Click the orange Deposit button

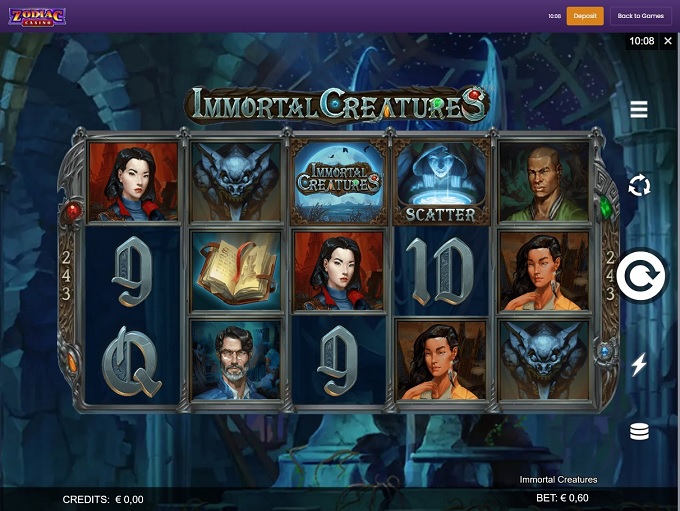585,16
